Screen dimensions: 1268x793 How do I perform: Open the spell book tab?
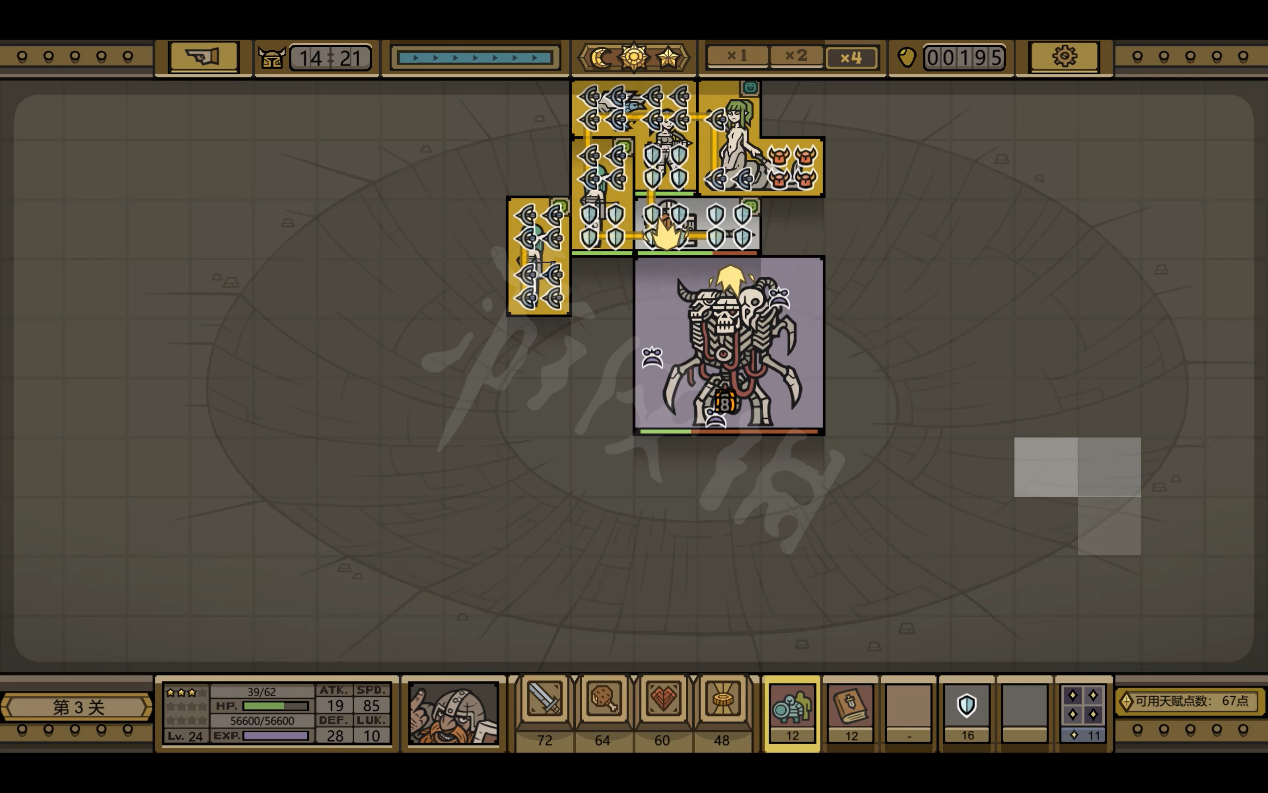[850, 707]
